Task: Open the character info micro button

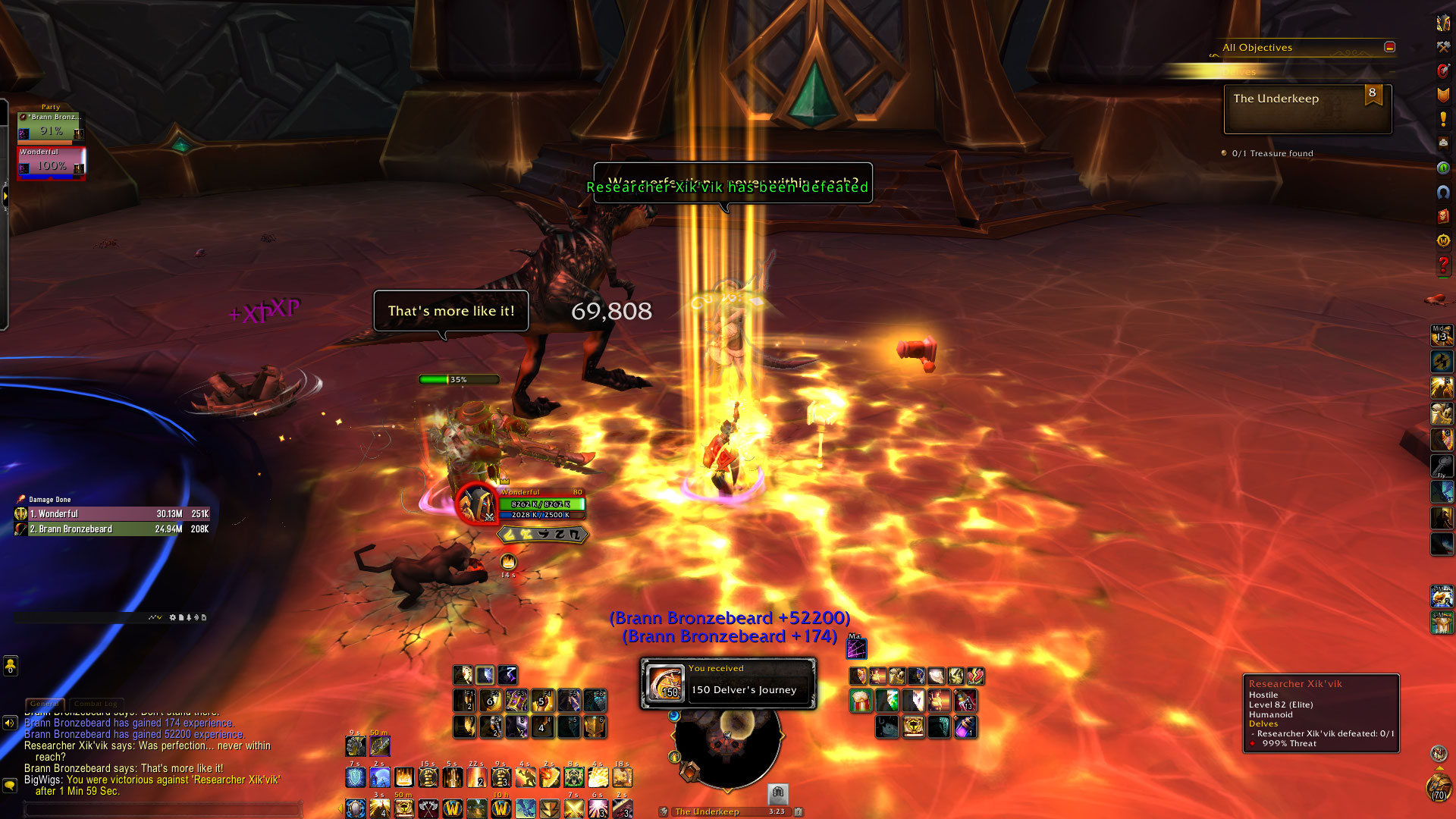Action: click(1443, 23)
